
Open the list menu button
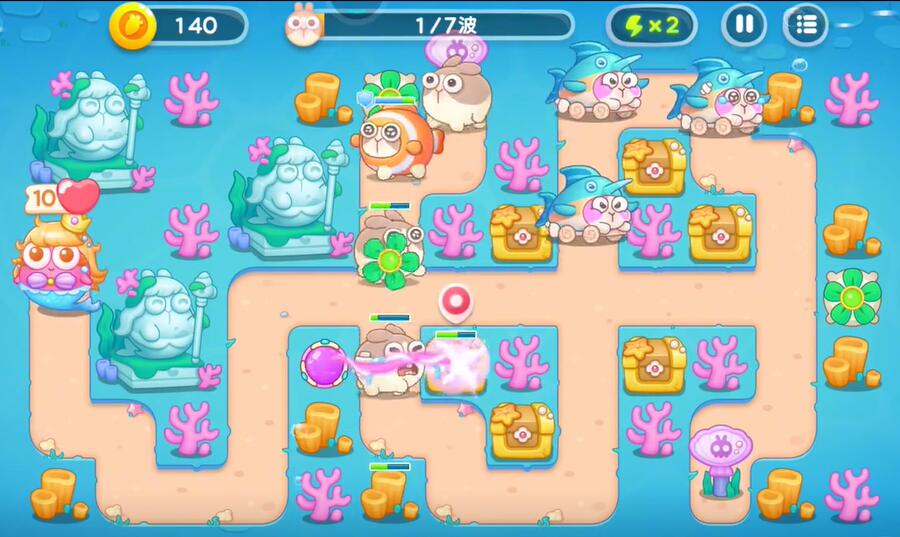point(806,24)
